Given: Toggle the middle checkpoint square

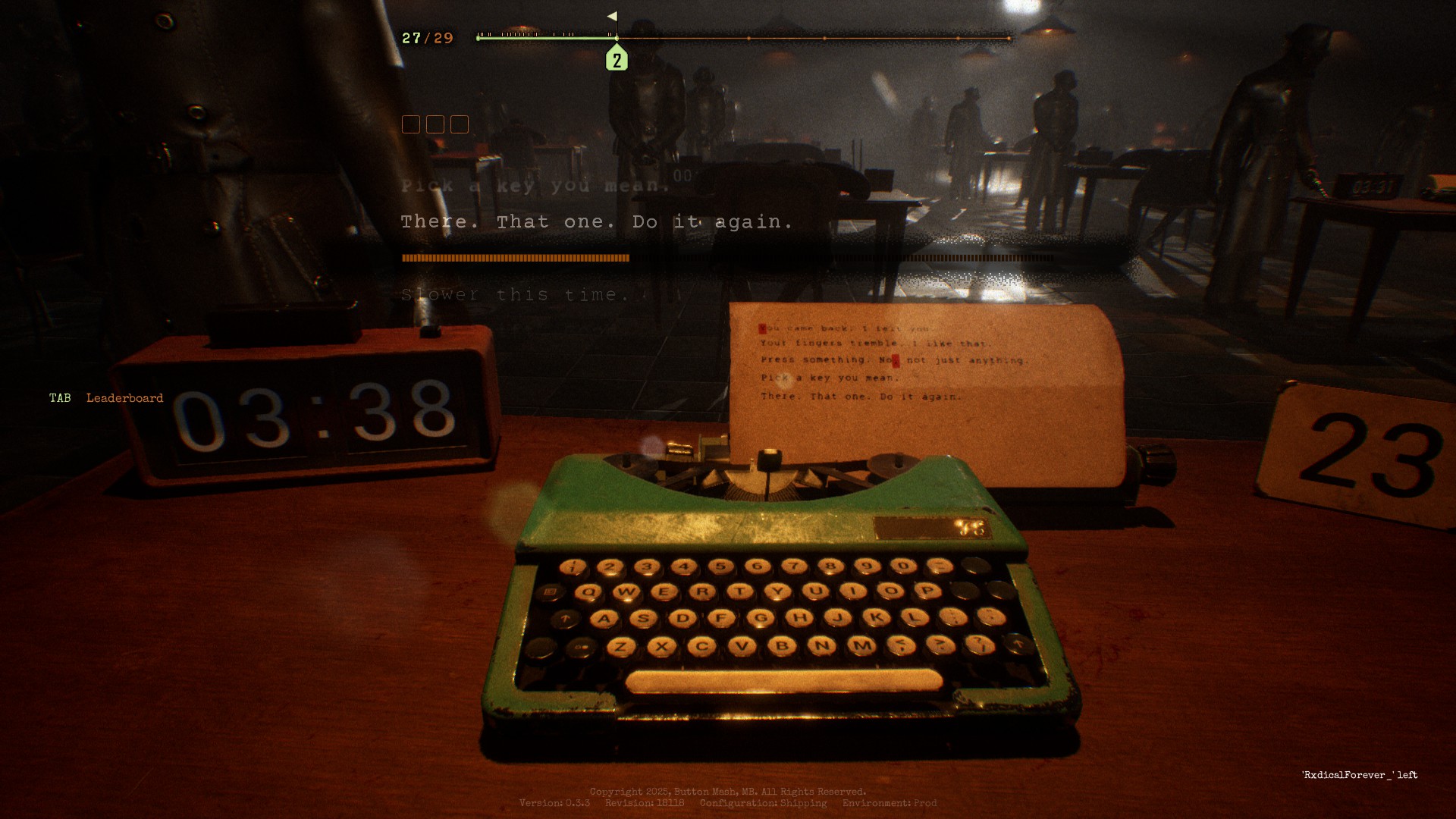Looking at the screenshot, I should point(437,124).
